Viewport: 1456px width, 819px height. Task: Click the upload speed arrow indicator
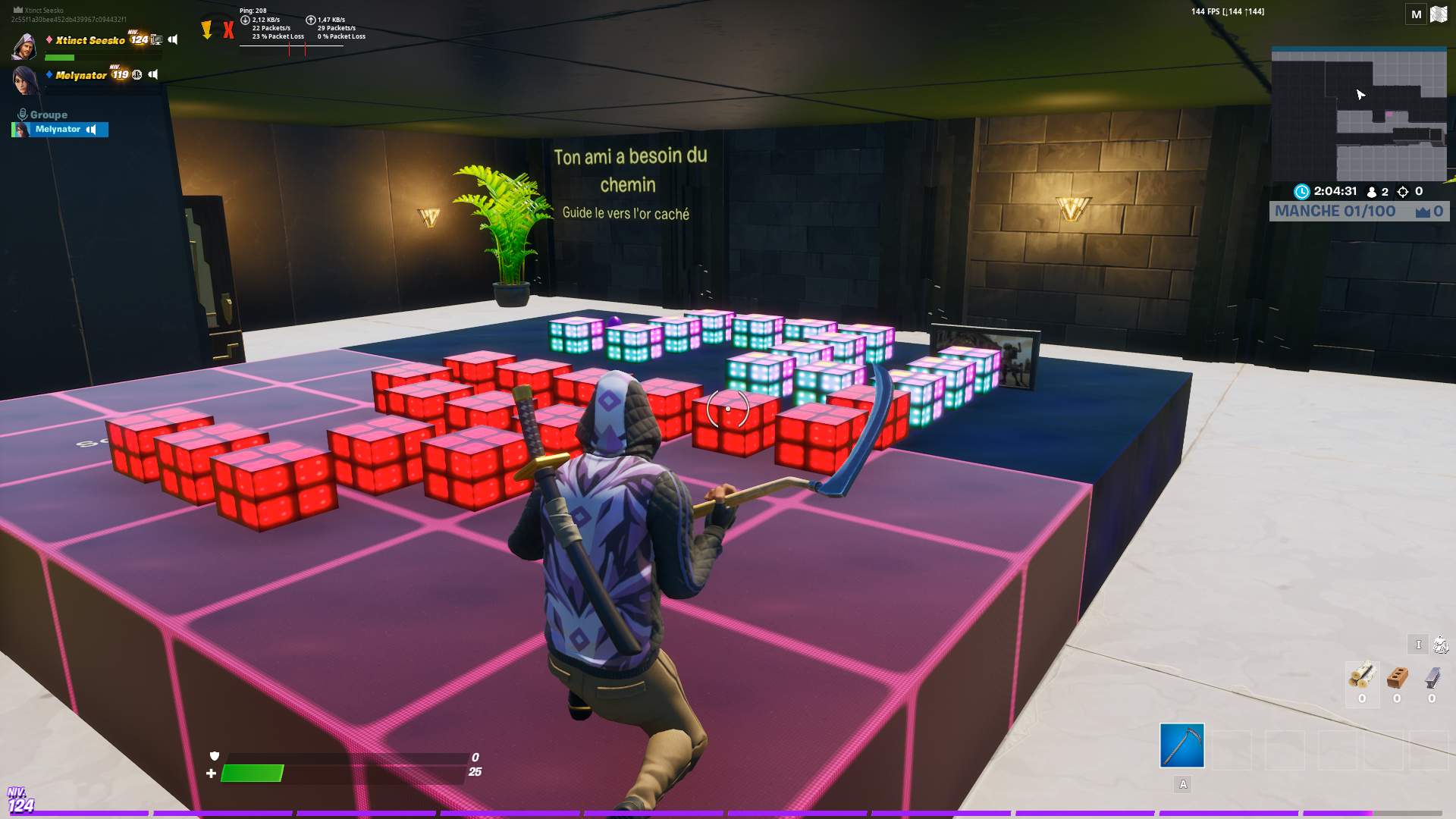pyautogui.click(x=311, y=20)
